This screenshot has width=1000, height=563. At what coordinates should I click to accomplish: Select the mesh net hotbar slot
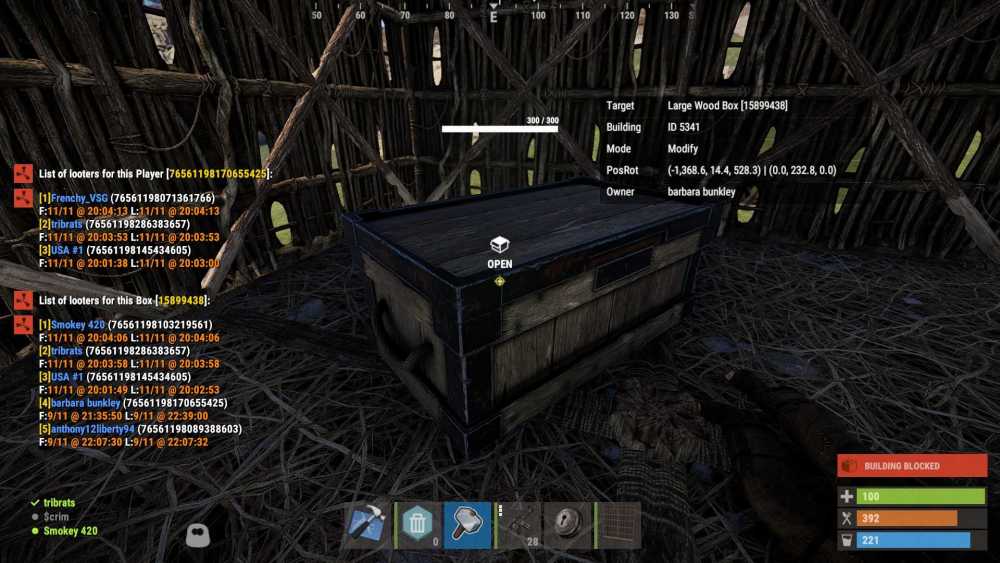618,525
